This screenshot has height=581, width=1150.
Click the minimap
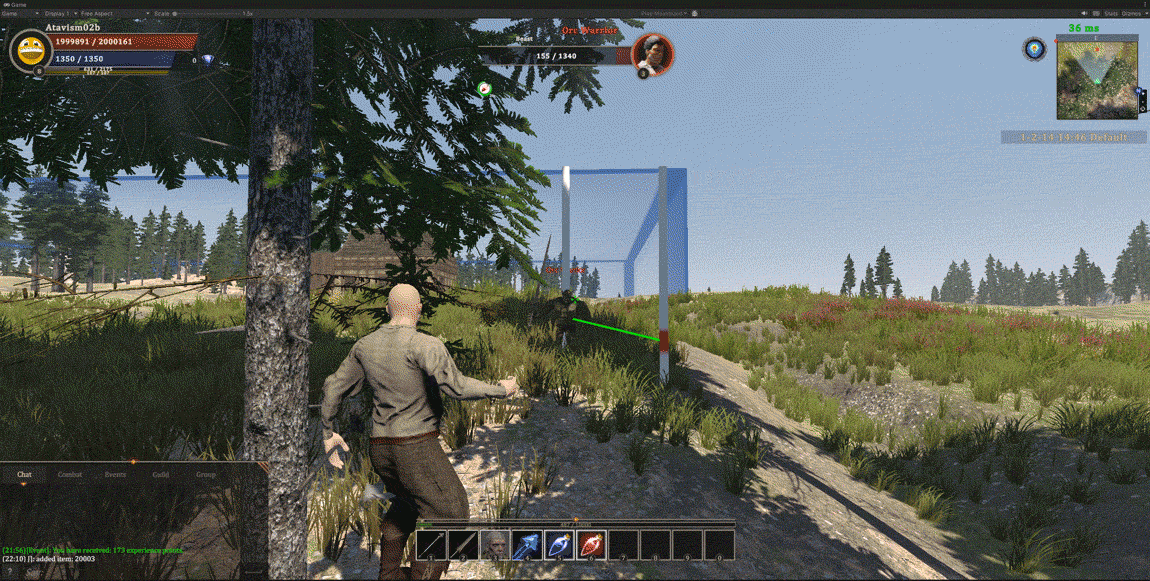click(x=1097, y=78)
